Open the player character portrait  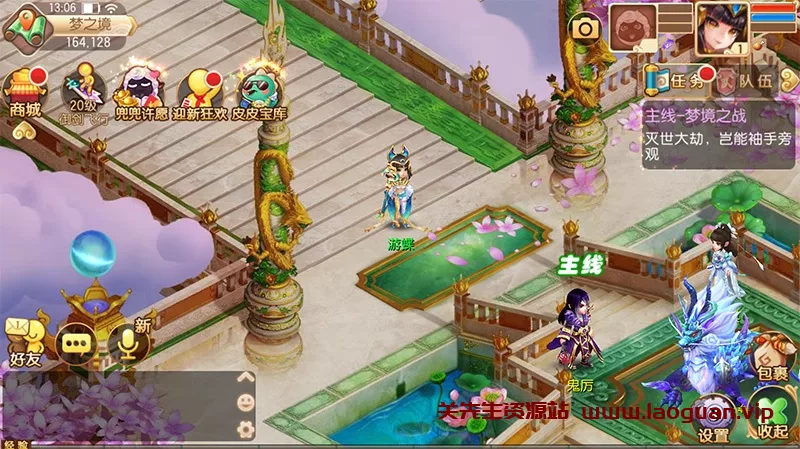721,26
